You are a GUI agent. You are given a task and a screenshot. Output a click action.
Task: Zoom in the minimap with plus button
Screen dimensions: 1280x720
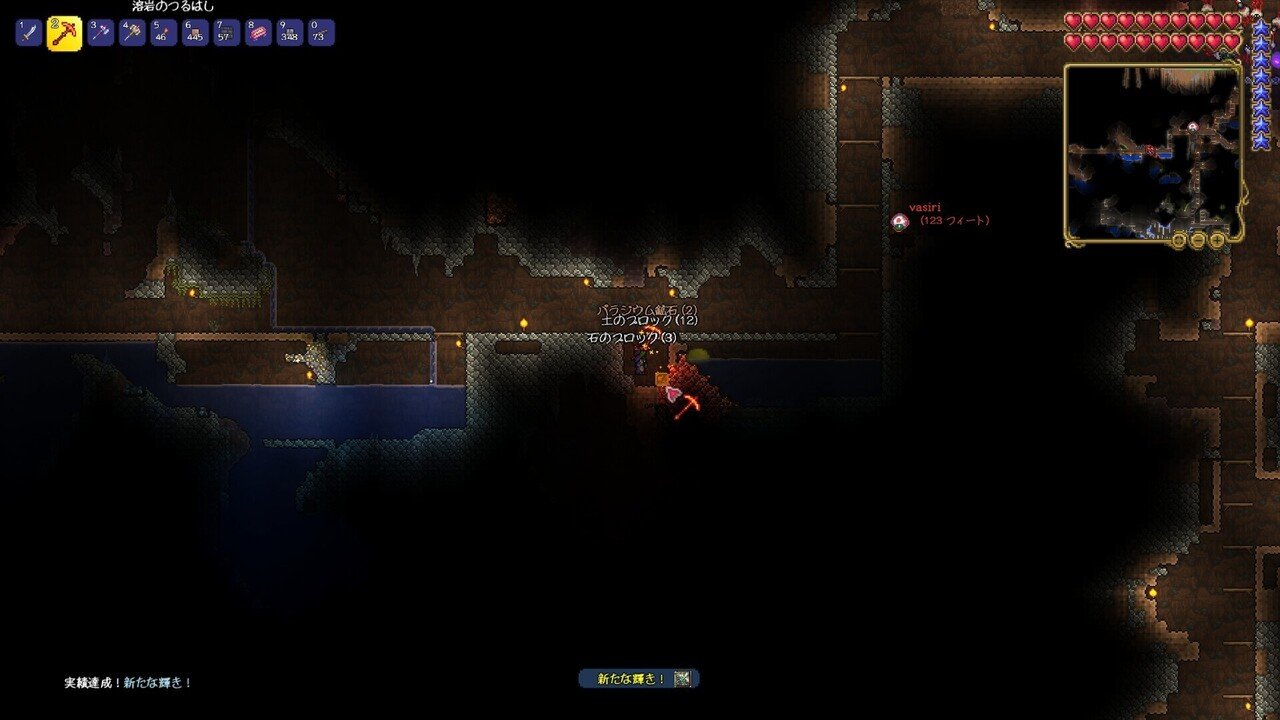pos(1217,240)
